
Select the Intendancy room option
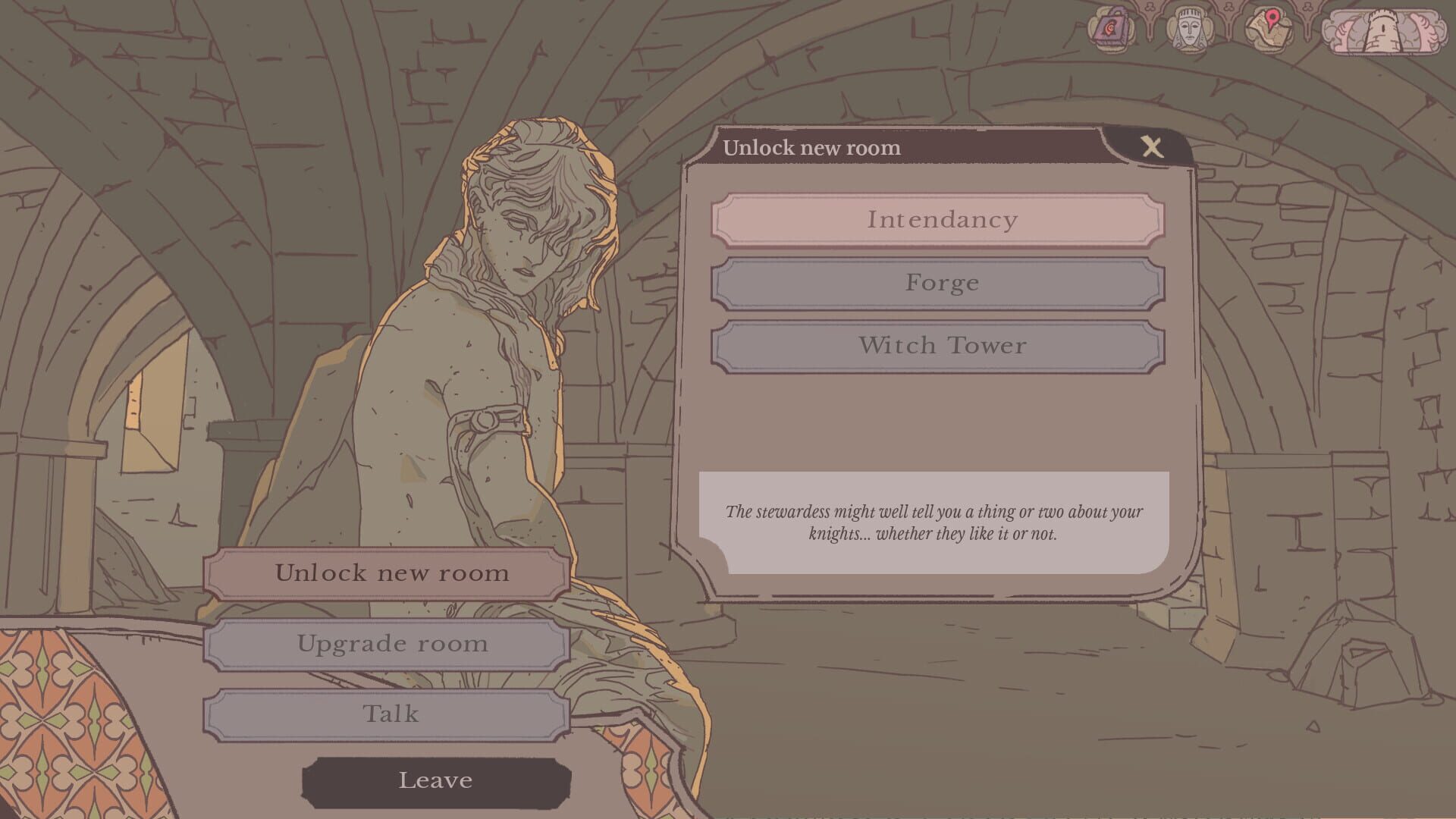940,221
